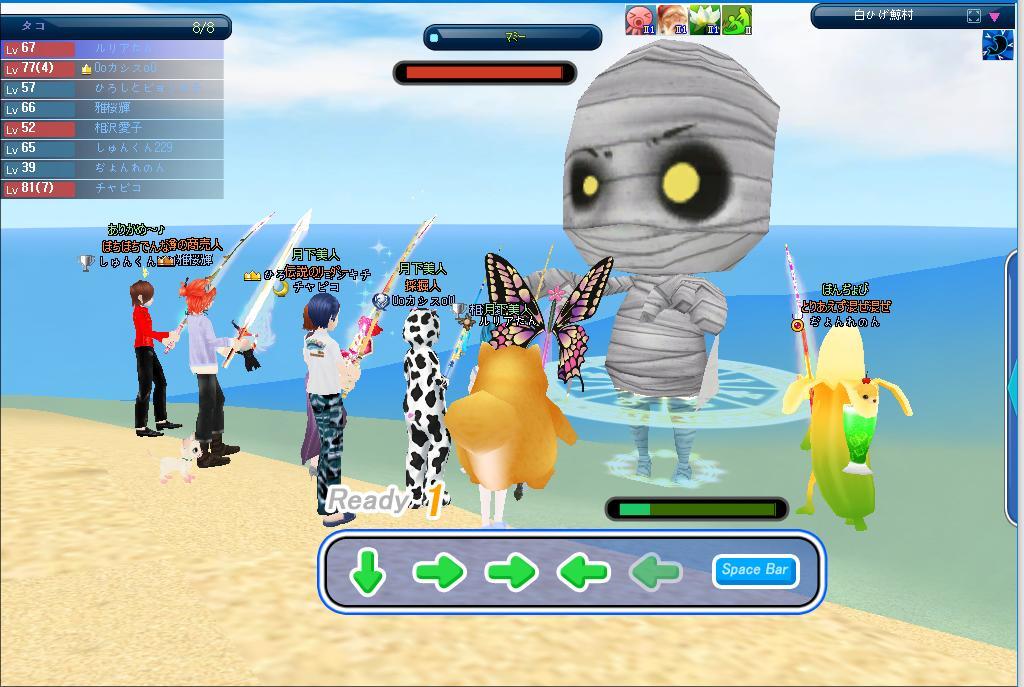Click the マミー target name panel
This screenshot has width=1024, height=687.
[513, 37]
